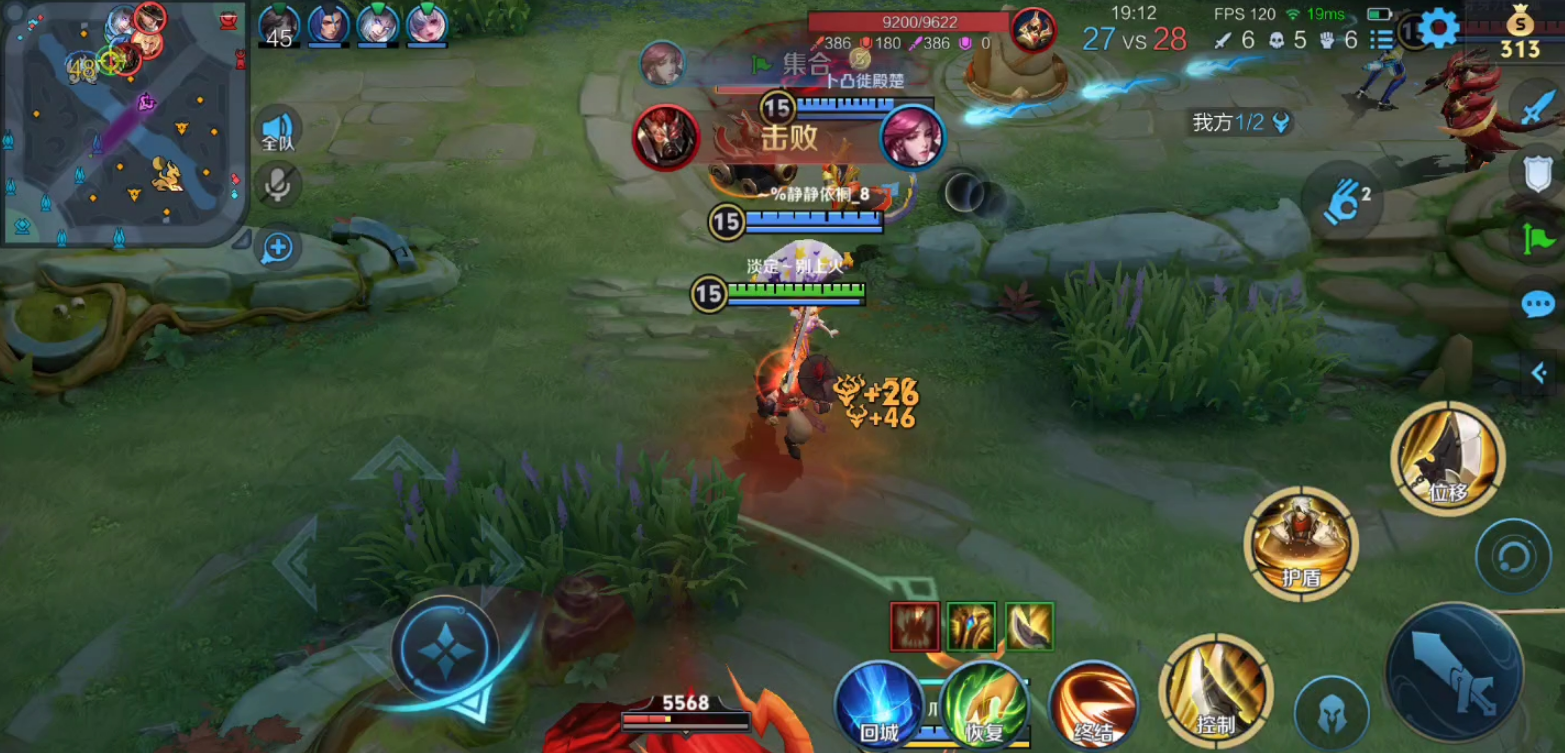The image size is (1565, 753).
Task: Tap the large sword basic attack button
Action: click(x=1454, y=672)
